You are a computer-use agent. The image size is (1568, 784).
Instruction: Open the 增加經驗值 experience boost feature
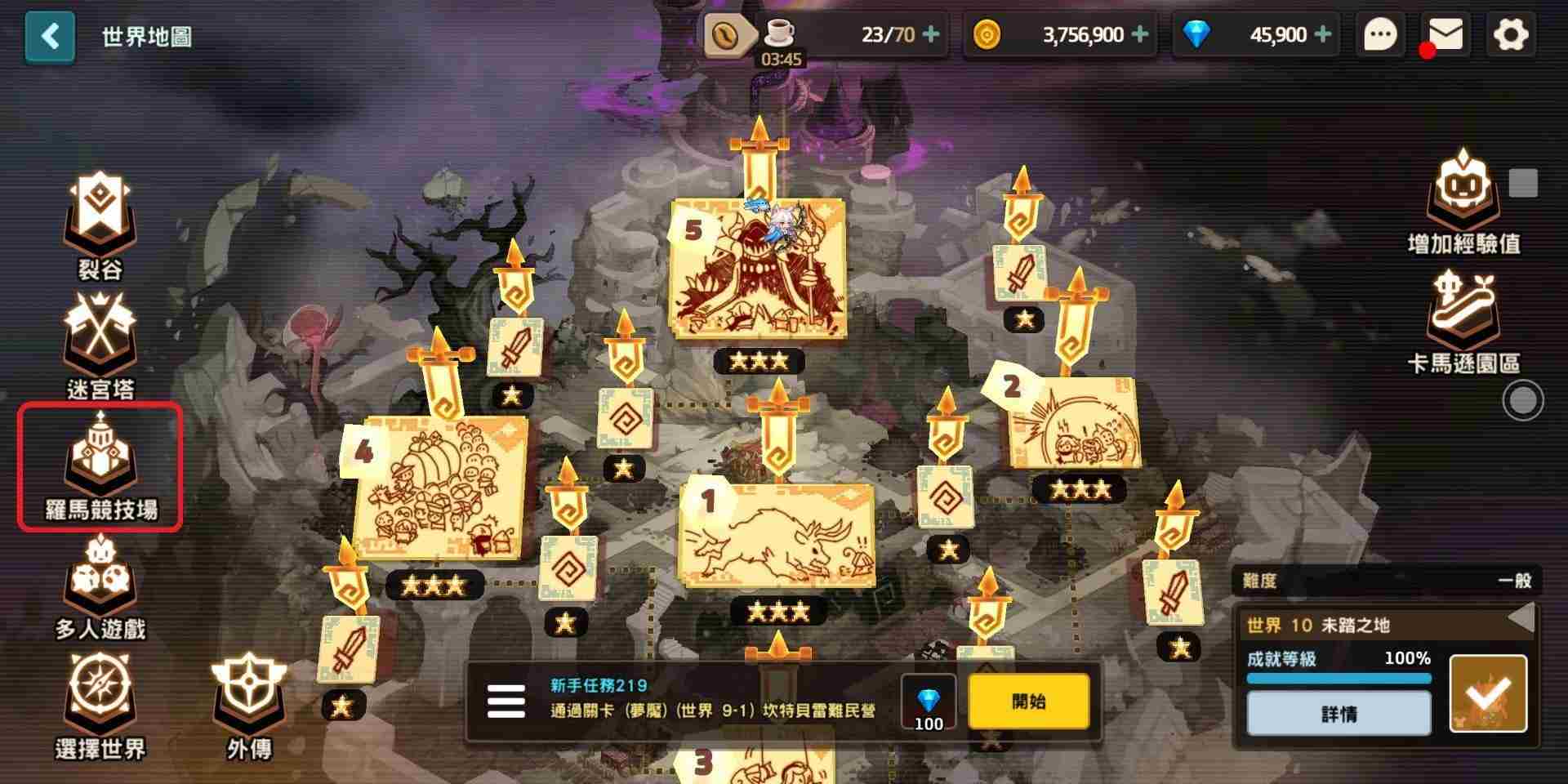[1462, 192]
